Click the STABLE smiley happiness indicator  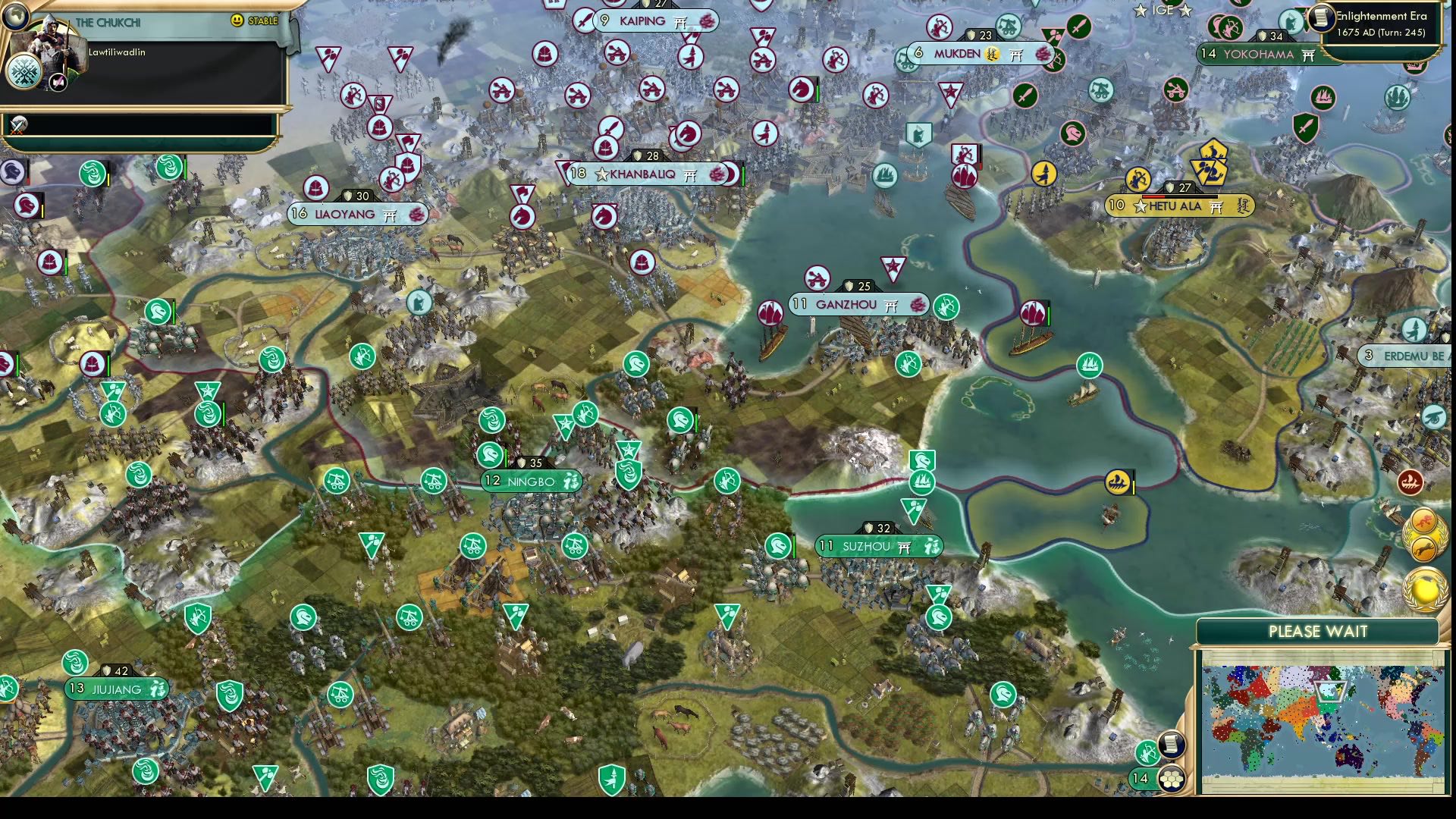(237, 21)
